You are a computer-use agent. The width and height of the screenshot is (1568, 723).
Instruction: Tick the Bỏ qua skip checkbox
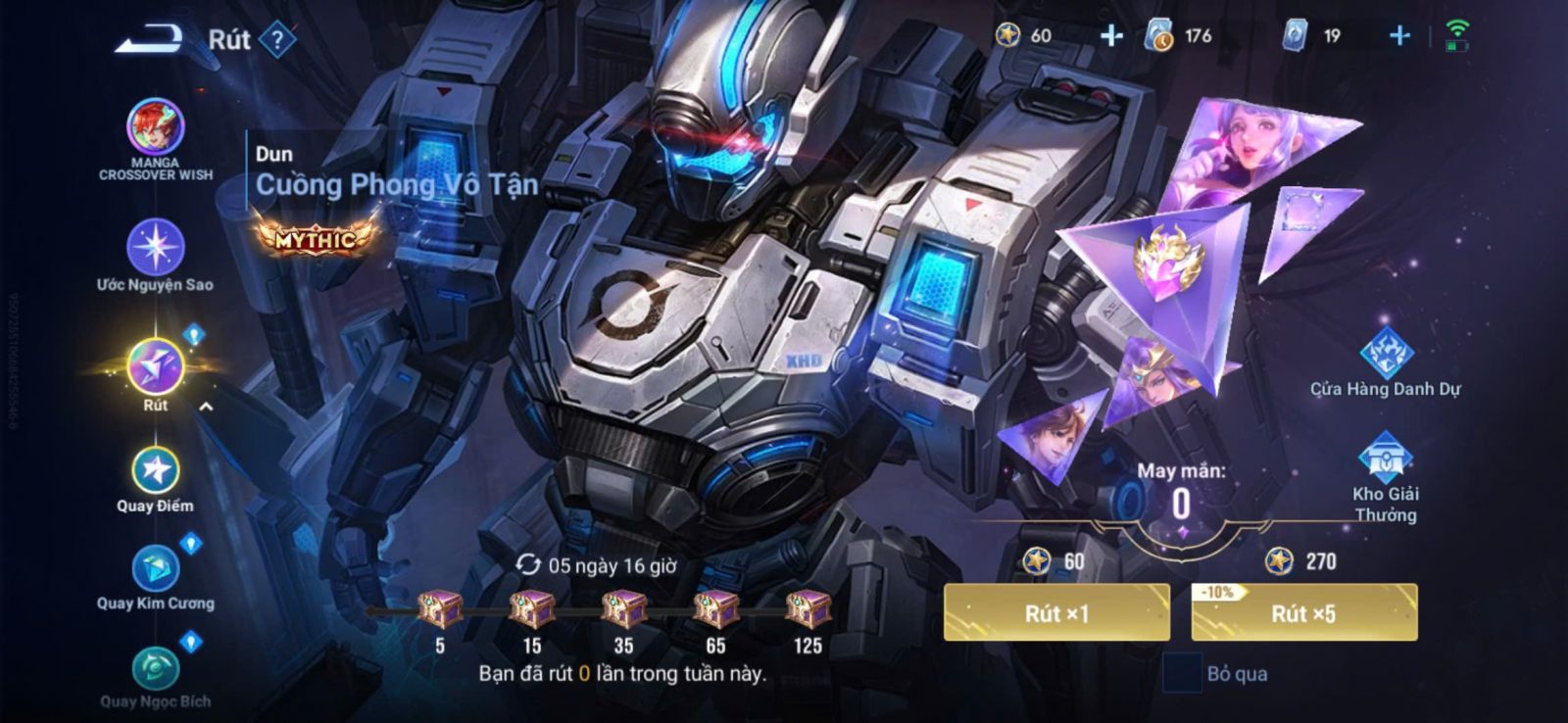(x=1182, y=673)
